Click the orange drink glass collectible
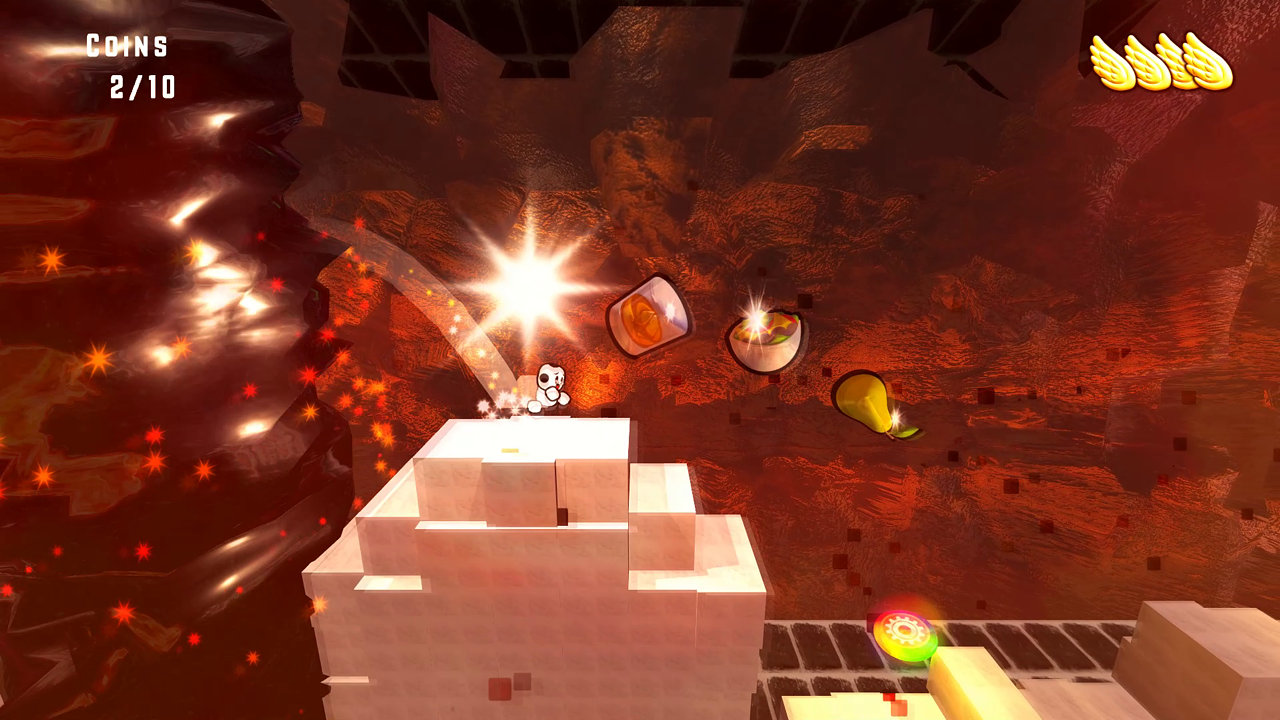The image size is (1280, 720). pos(650,315)
